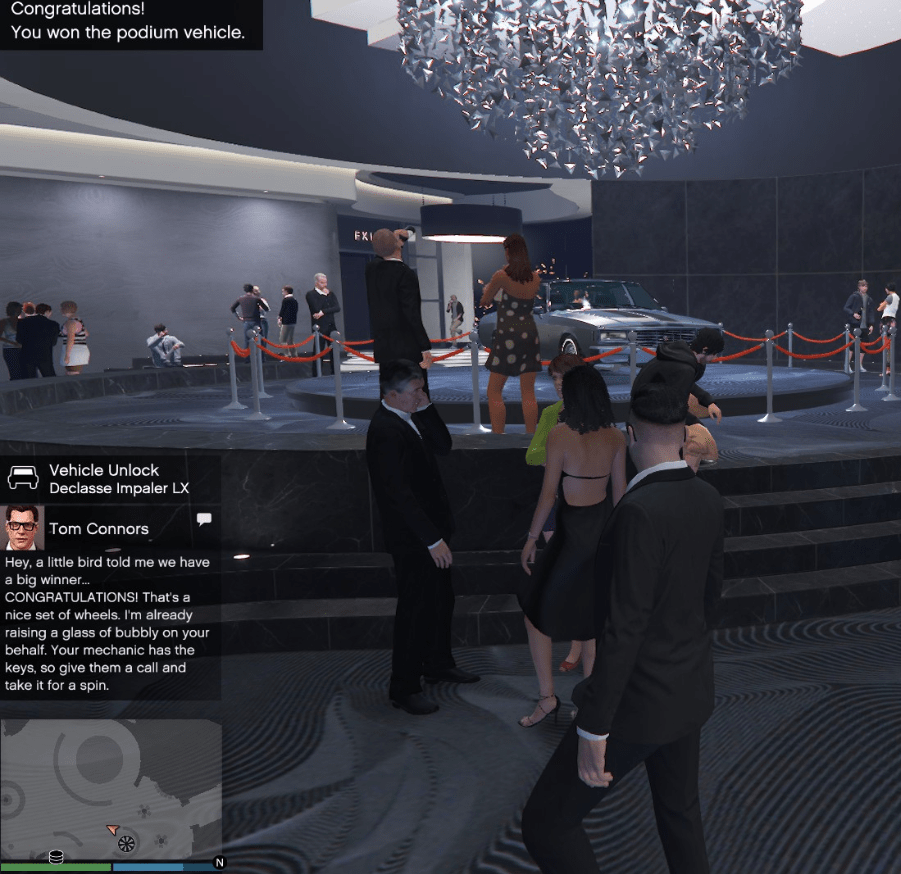The width and height of the screenshot is (901, 874).
Task: Click the speech bubble icon beside Tom Connors
Action: pyautogui.click(x=204, y=519)
